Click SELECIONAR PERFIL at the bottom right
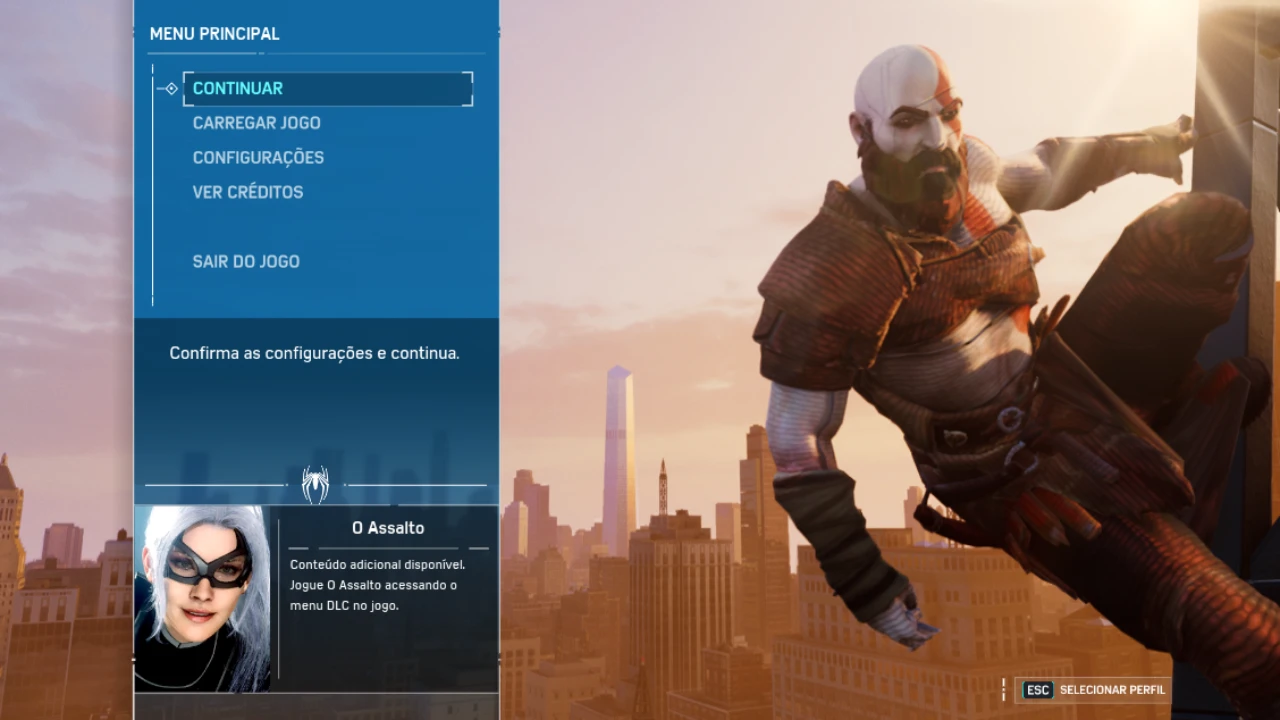1280x720 pixels. point(1113,690)
